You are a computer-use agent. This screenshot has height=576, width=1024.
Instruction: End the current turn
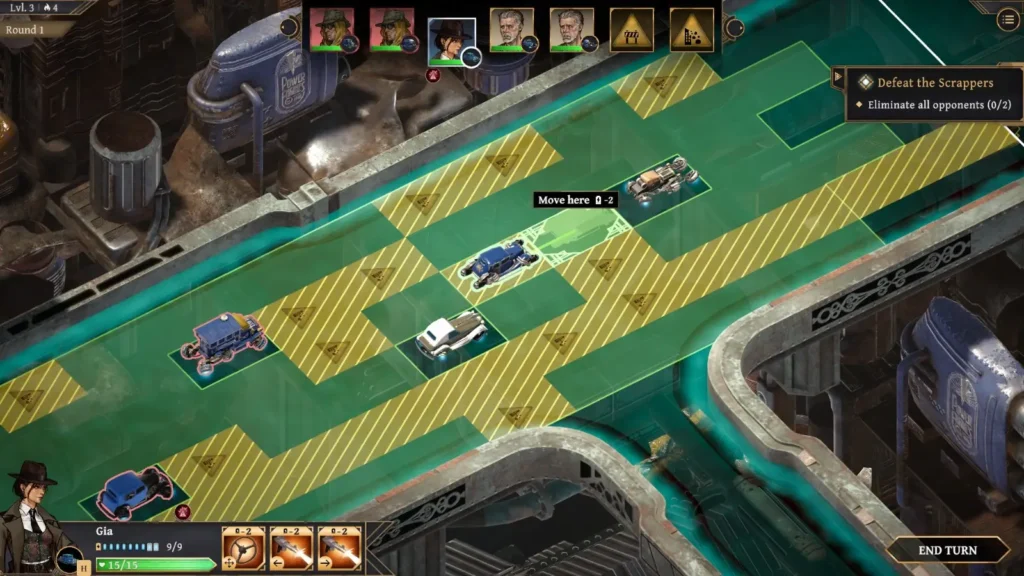tap(946, 549)
